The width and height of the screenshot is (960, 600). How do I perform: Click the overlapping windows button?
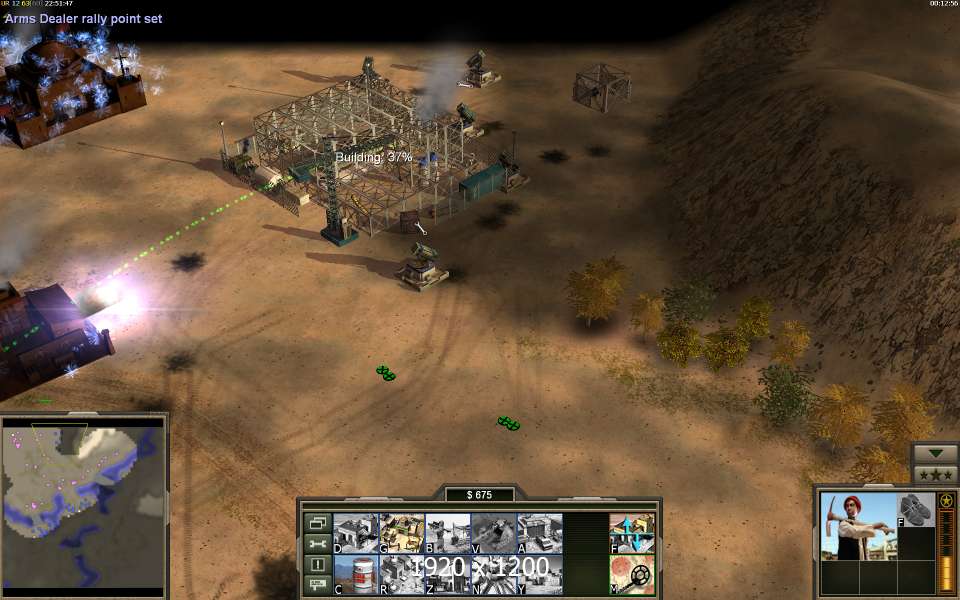(317, 523)
